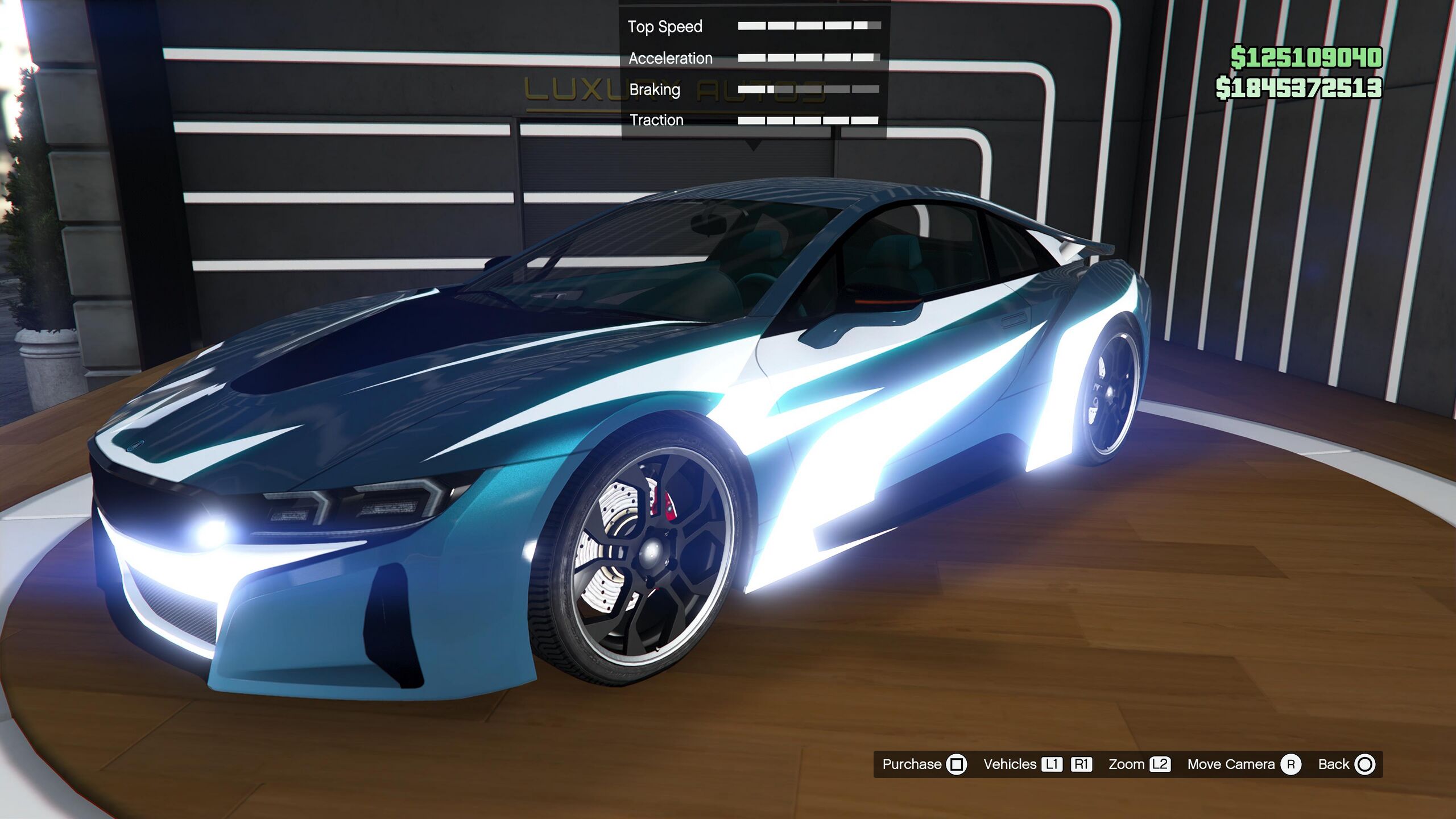The image size is (1456, 819).
Task: Choose Purchase in the bottom action bar
Action: [x=924, y=764]
